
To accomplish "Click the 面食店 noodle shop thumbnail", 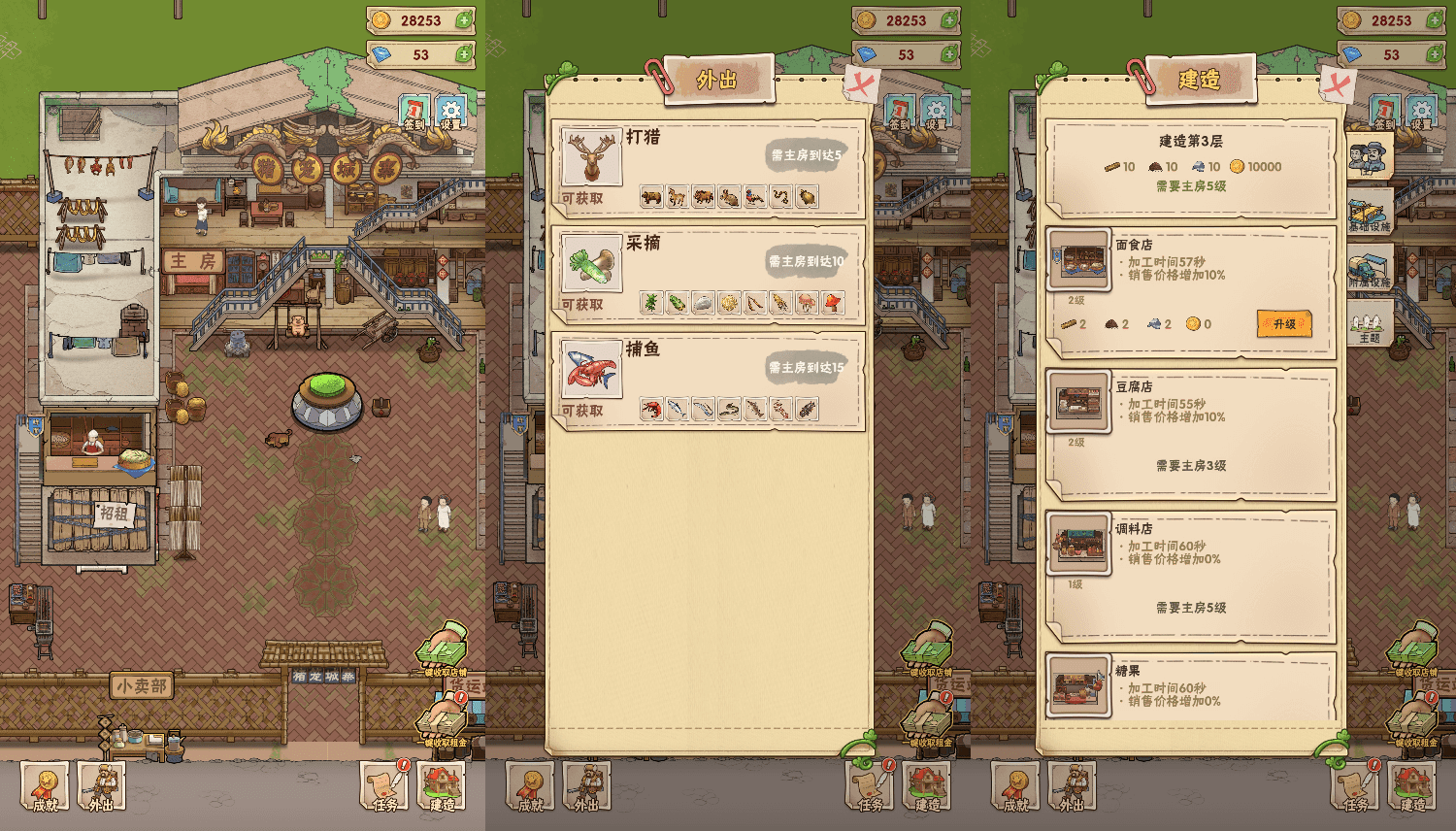I will (x=1077, y=260).
